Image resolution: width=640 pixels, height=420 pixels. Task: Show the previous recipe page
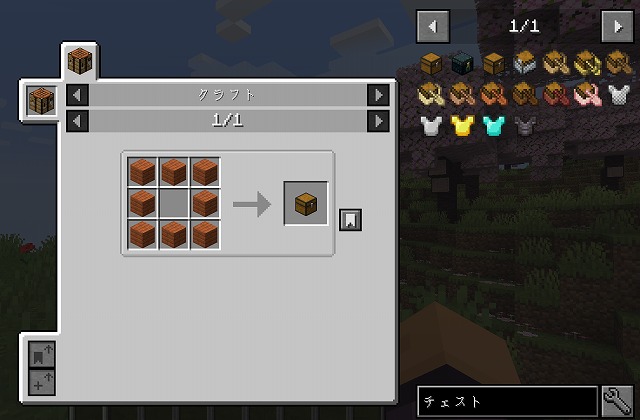pyautogui.click(x=78, y=121)
